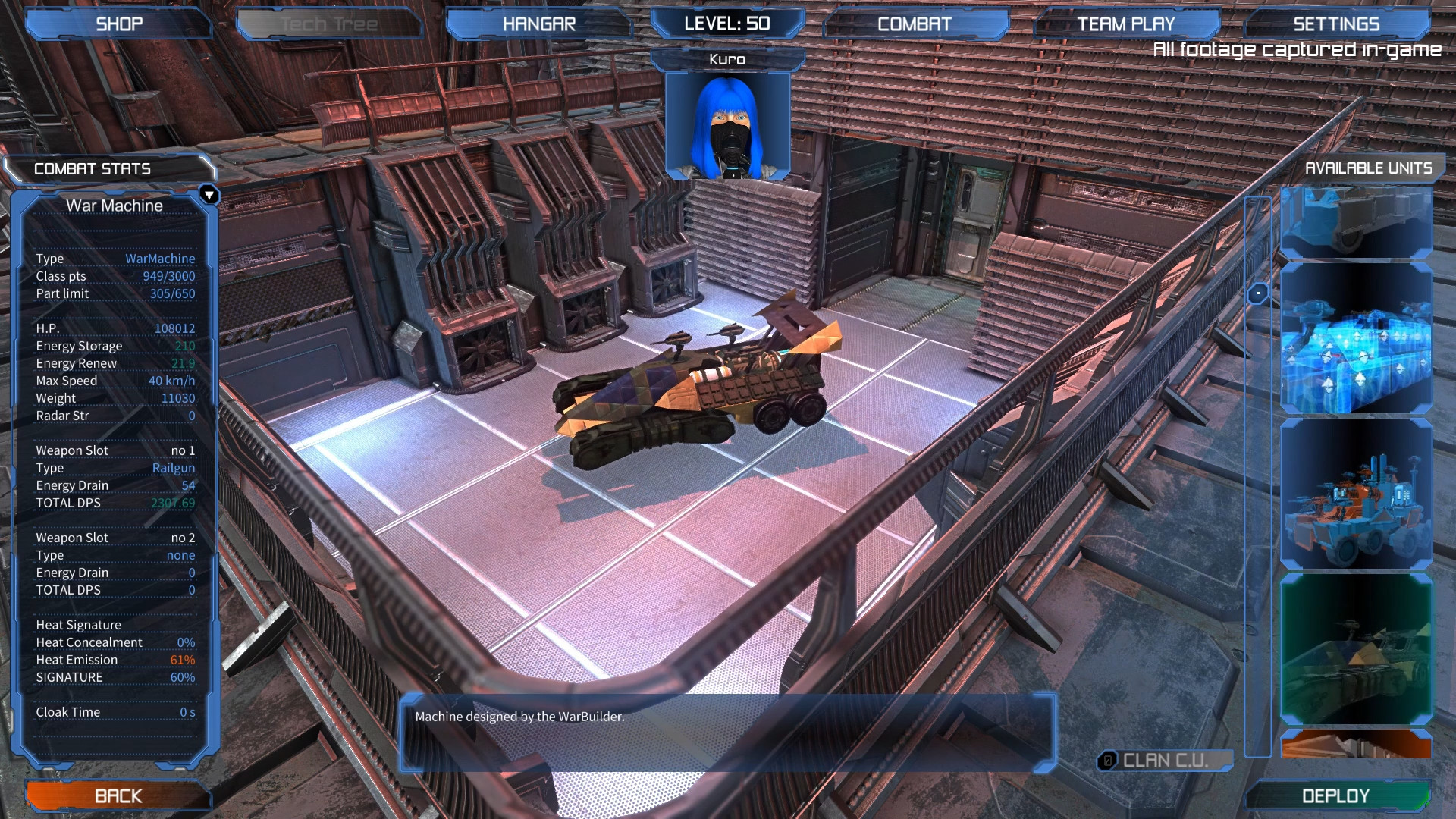The image size is (1456, 819).
Task: Expand Weapon Slot no 2 details
Action: (x=114, y=537)
